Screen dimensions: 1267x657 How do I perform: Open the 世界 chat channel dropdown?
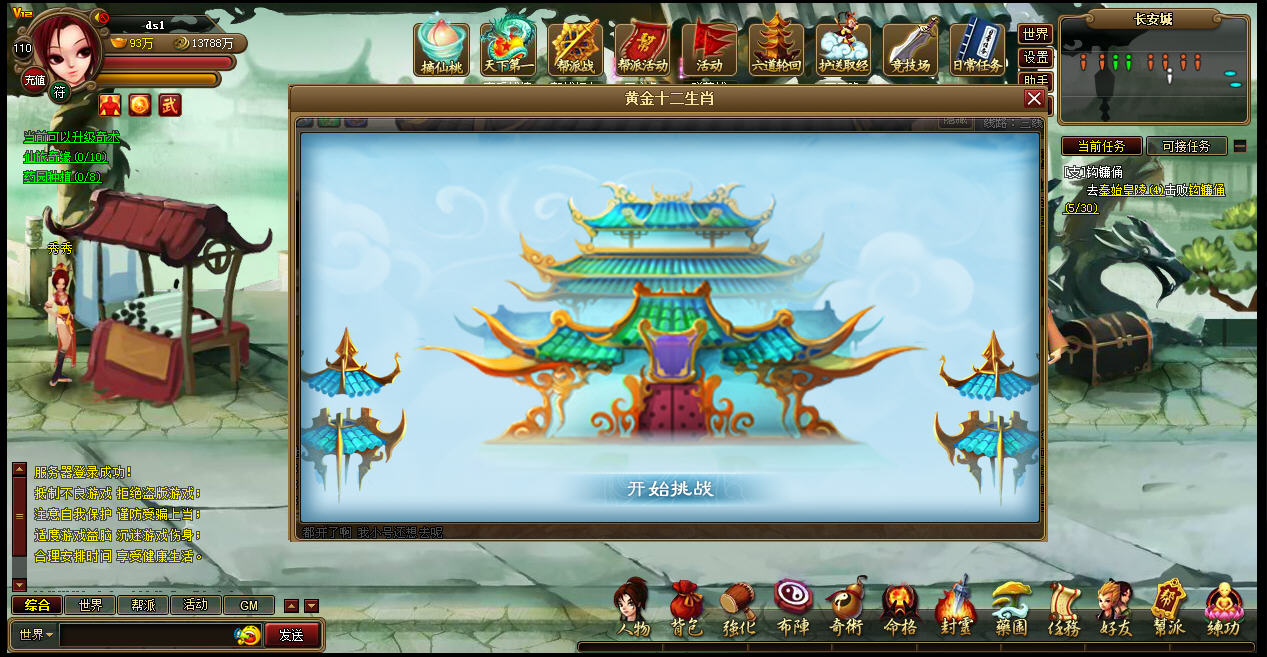[x=36, y=635]
